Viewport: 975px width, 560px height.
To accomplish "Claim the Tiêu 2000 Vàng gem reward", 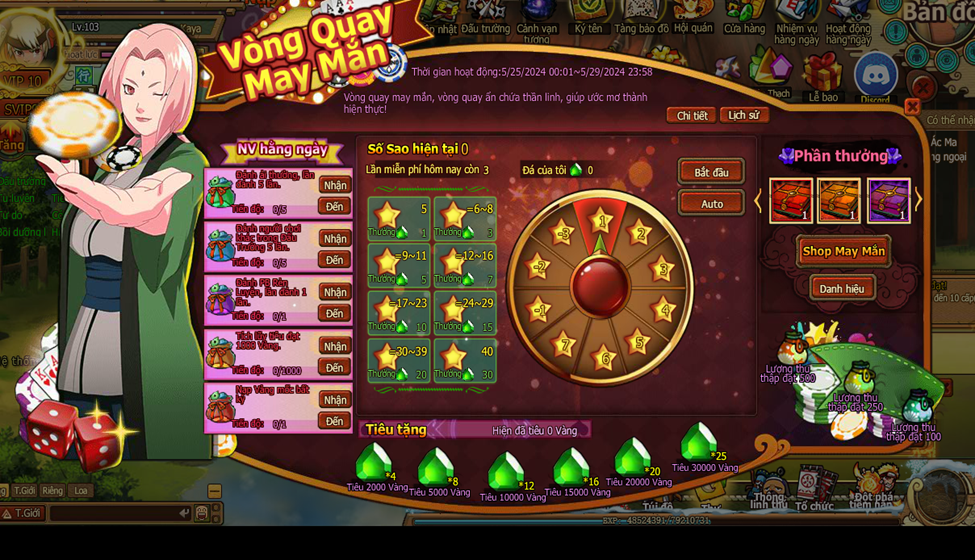I will tap(374, 464).
